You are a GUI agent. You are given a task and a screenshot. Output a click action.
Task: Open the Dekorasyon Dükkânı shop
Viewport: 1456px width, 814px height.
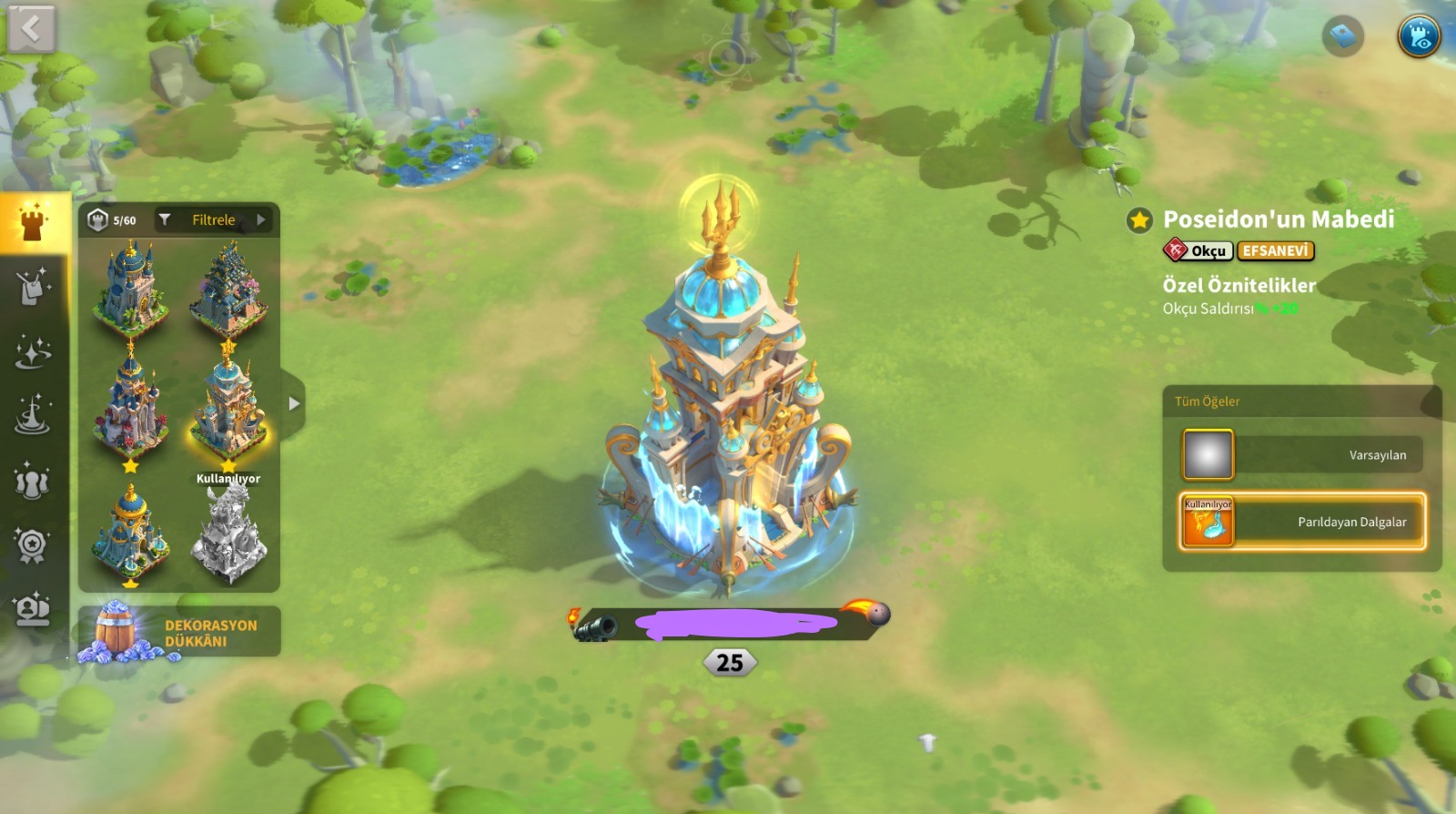tap(179, 632)
